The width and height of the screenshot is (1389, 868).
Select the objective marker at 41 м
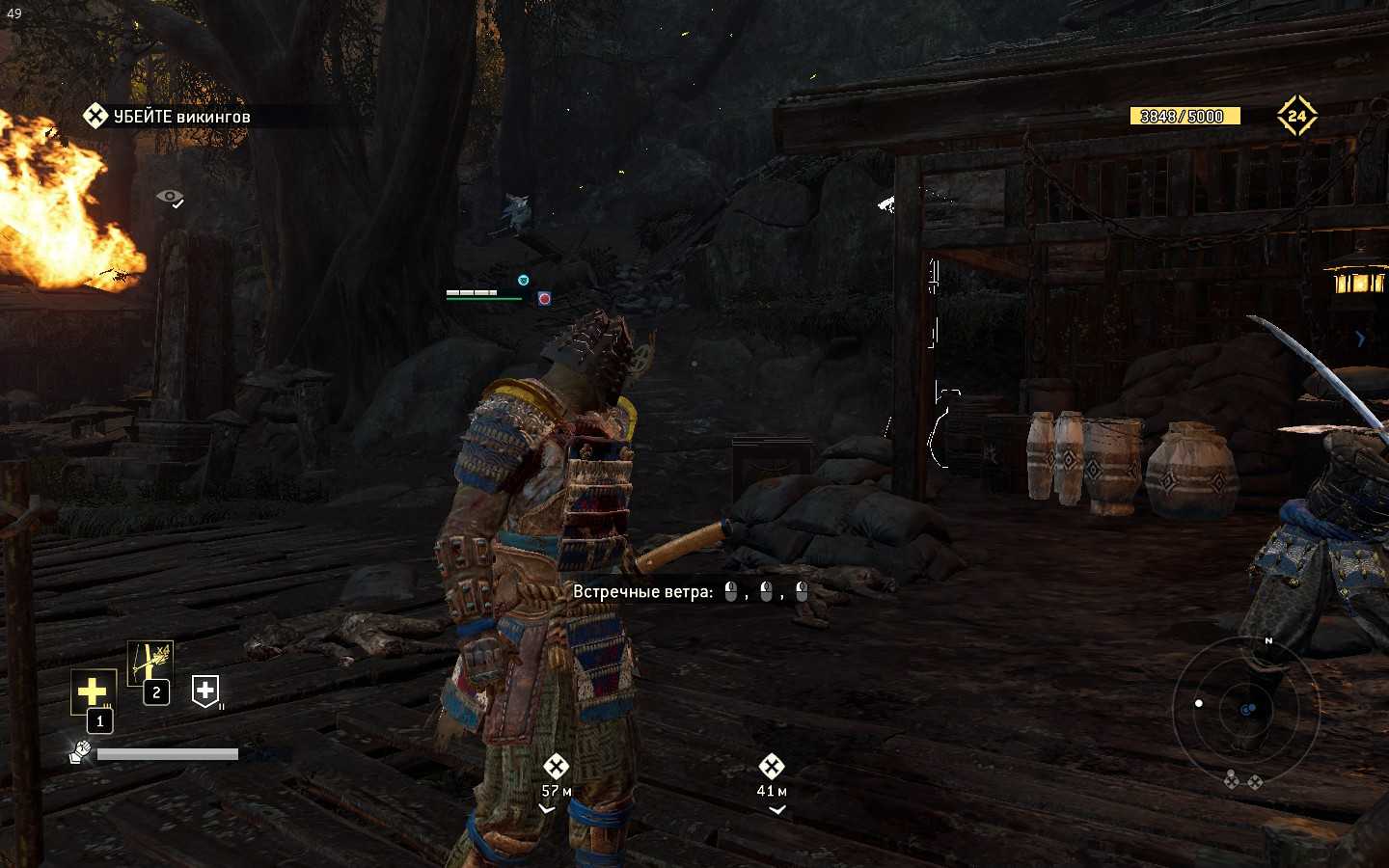pos(771,767)
